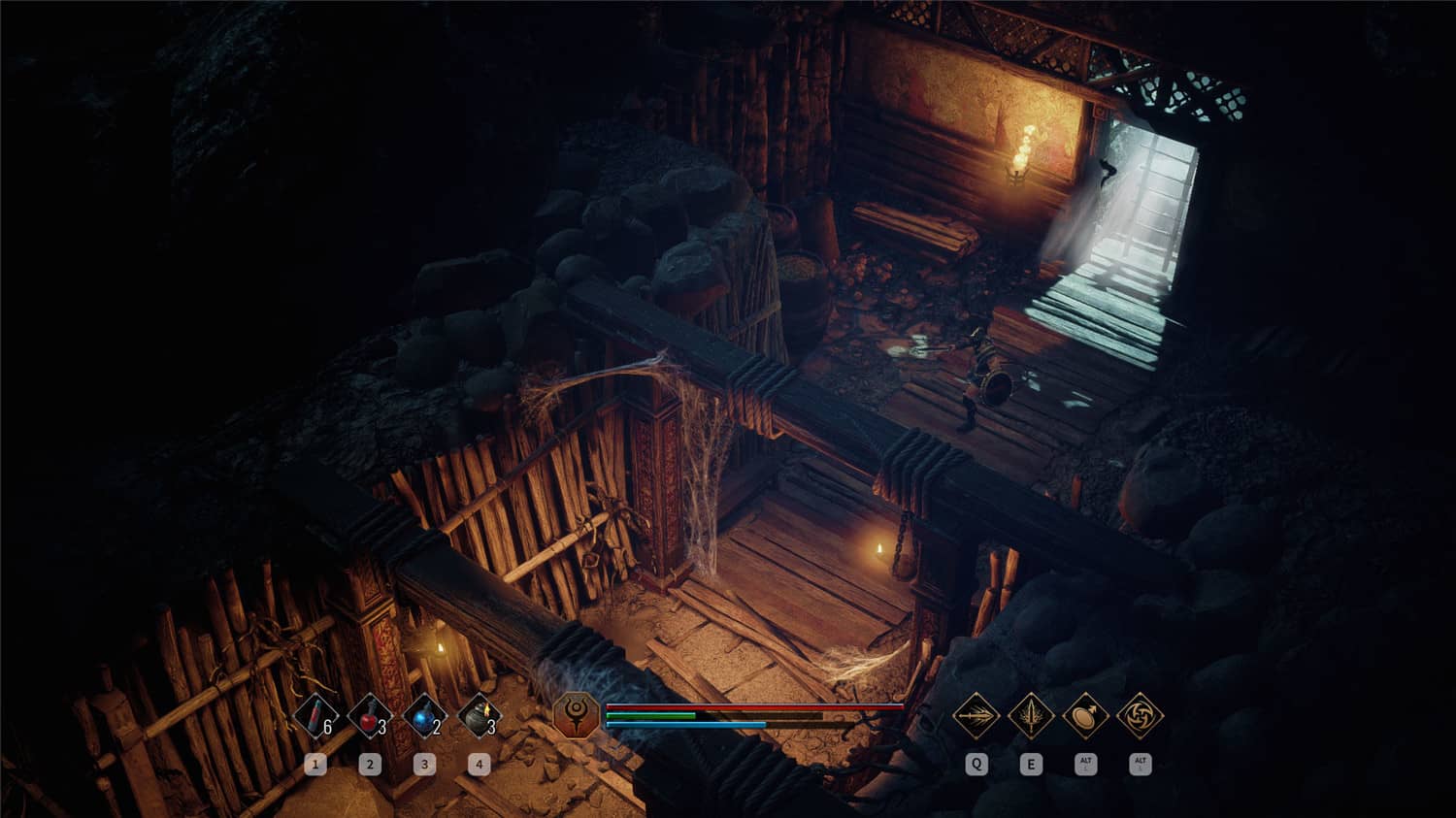The image size is (1456, 818).
Task: Click the blue stamina bar
Action: click(x=686, y=723)
